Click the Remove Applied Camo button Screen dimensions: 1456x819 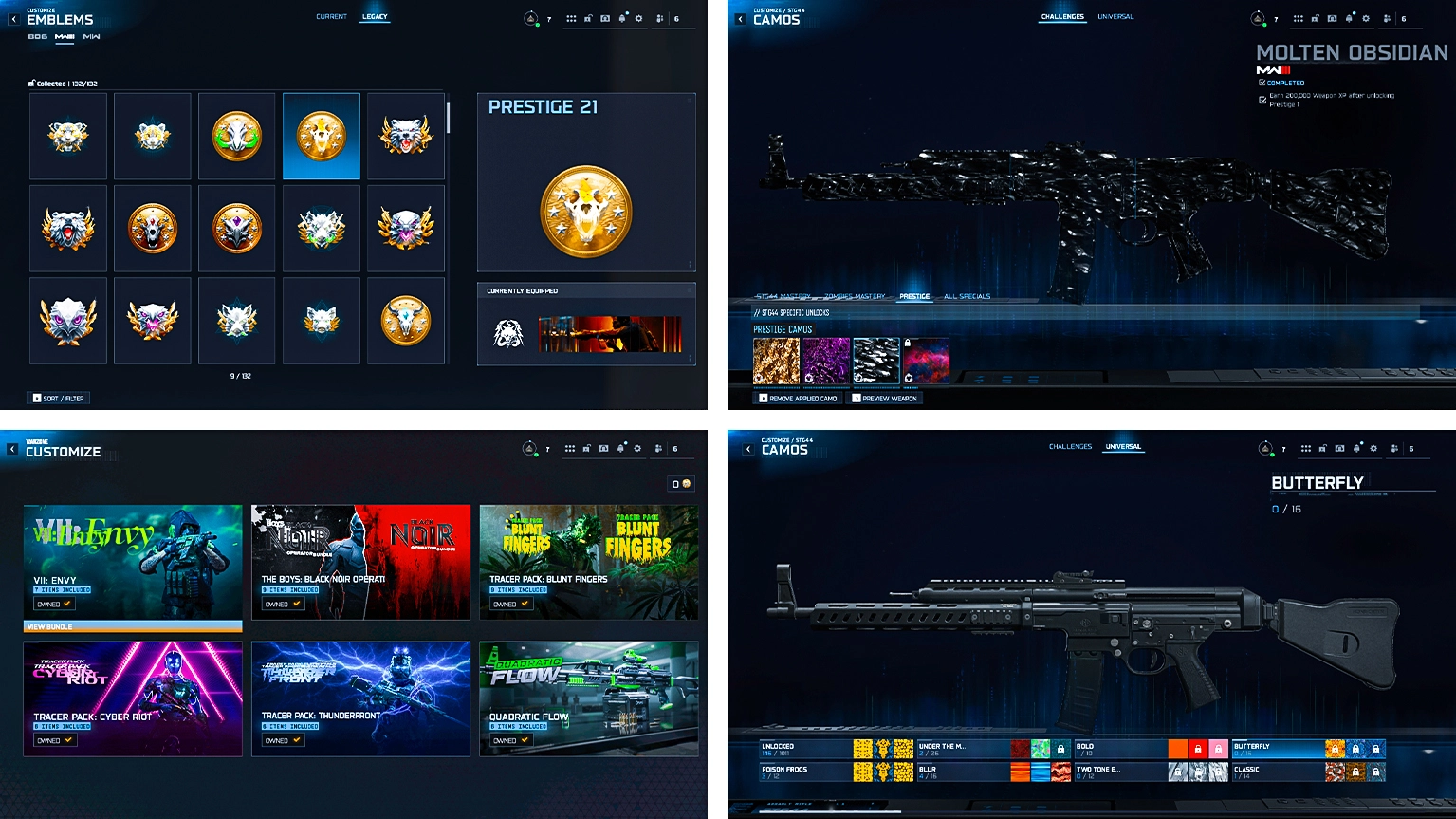pyautogui.click(x=800, y=398)
